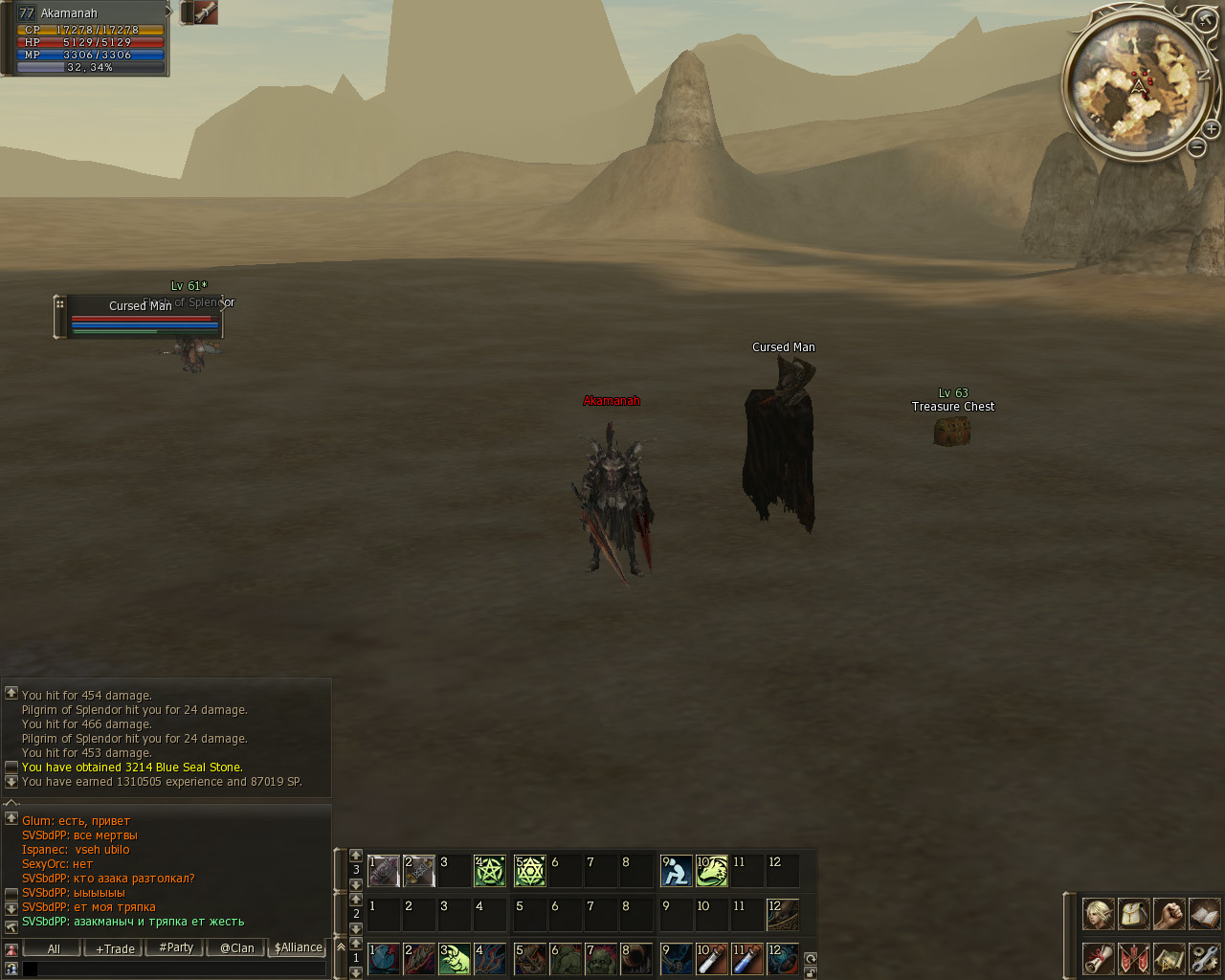Open the character status elf portrait icon
This screenshot has height=980, width=1225.
pyautogui.click(x=1098, y=914)
